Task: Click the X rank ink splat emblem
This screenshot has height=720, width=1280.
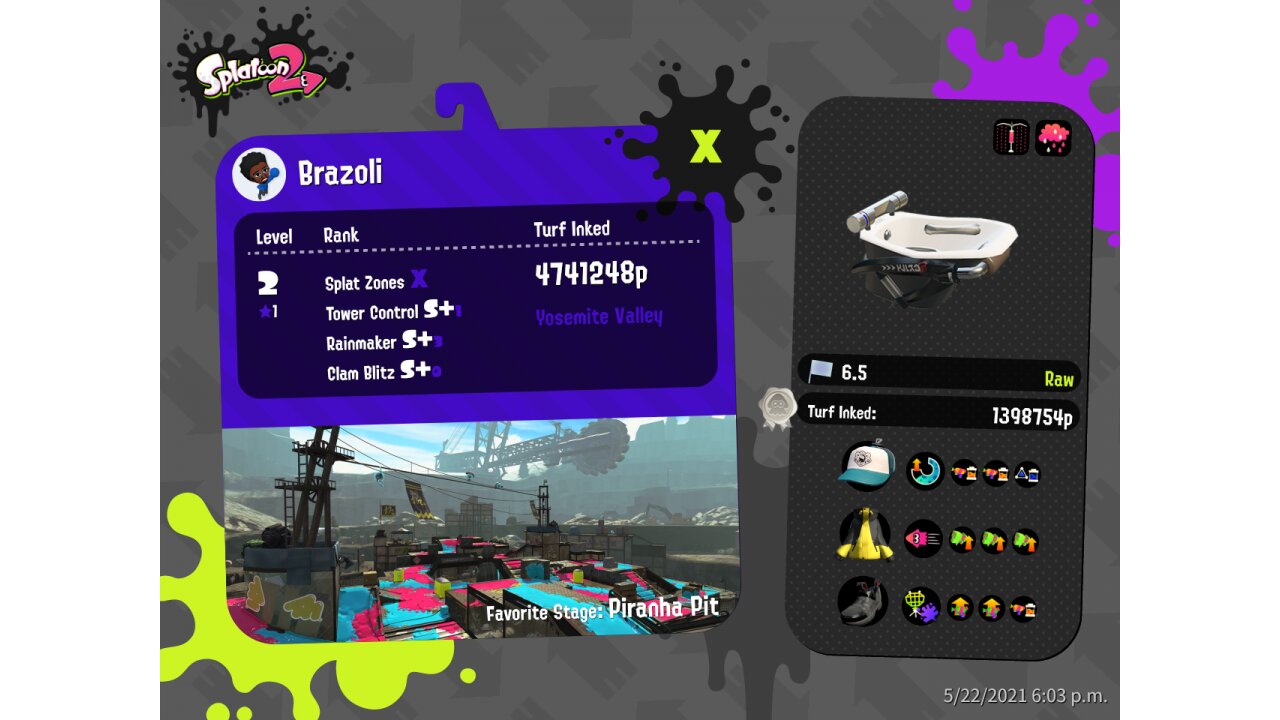Action: [706, 147]
